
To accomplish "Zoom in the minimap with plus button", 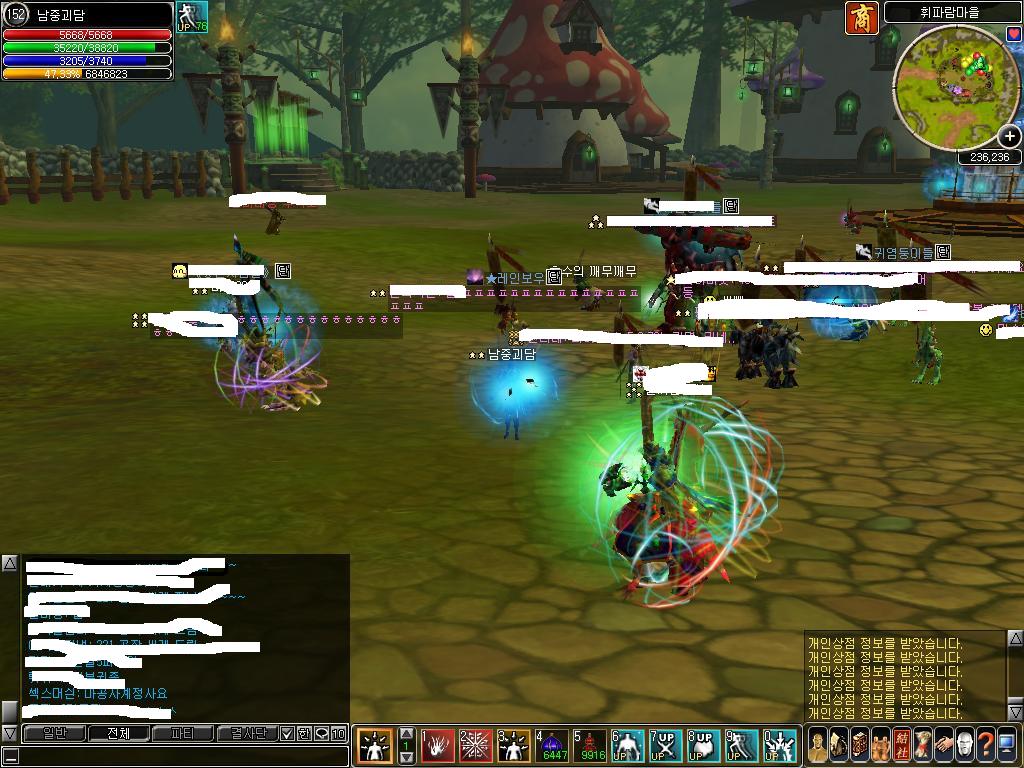I will pyautogui.click(x=1010, y=138).
